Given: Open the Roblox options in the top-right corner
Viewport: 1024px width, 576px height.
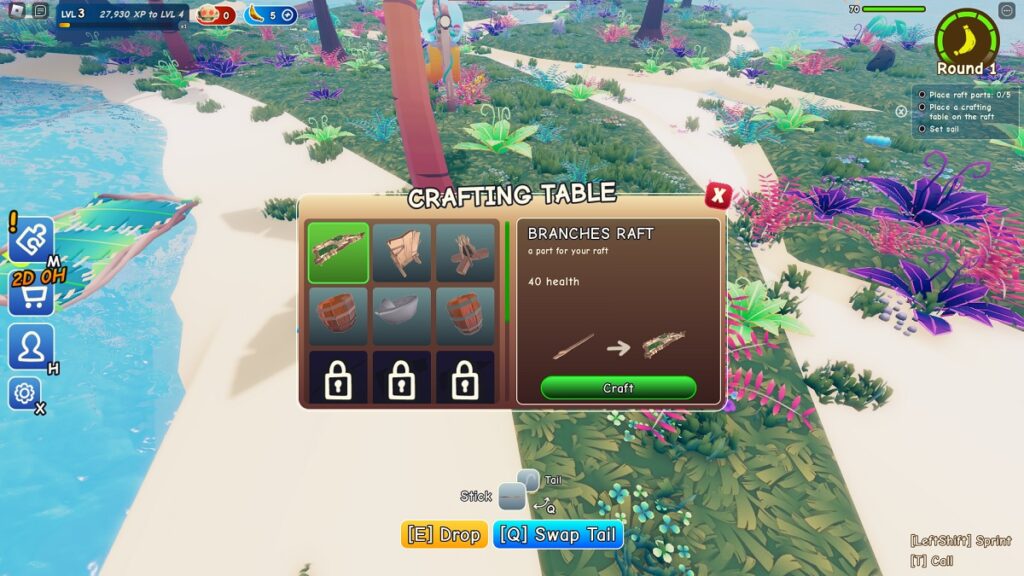Looking at the screenshot, I should click(x=1006, y=11).
